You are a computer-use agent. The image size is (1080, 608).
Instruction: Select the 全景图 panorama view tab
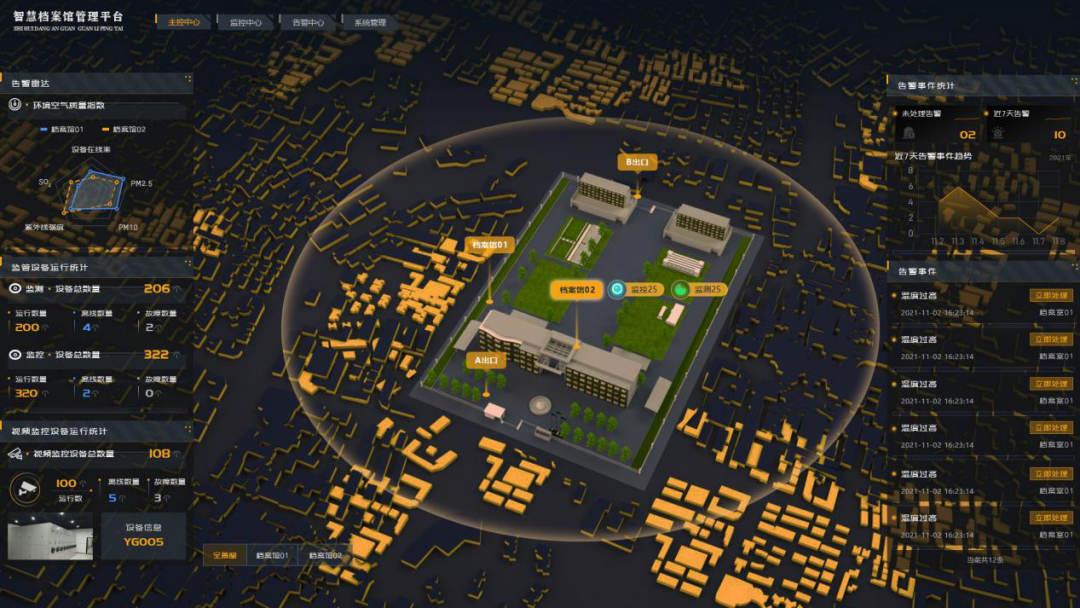(x=224, y=555)
